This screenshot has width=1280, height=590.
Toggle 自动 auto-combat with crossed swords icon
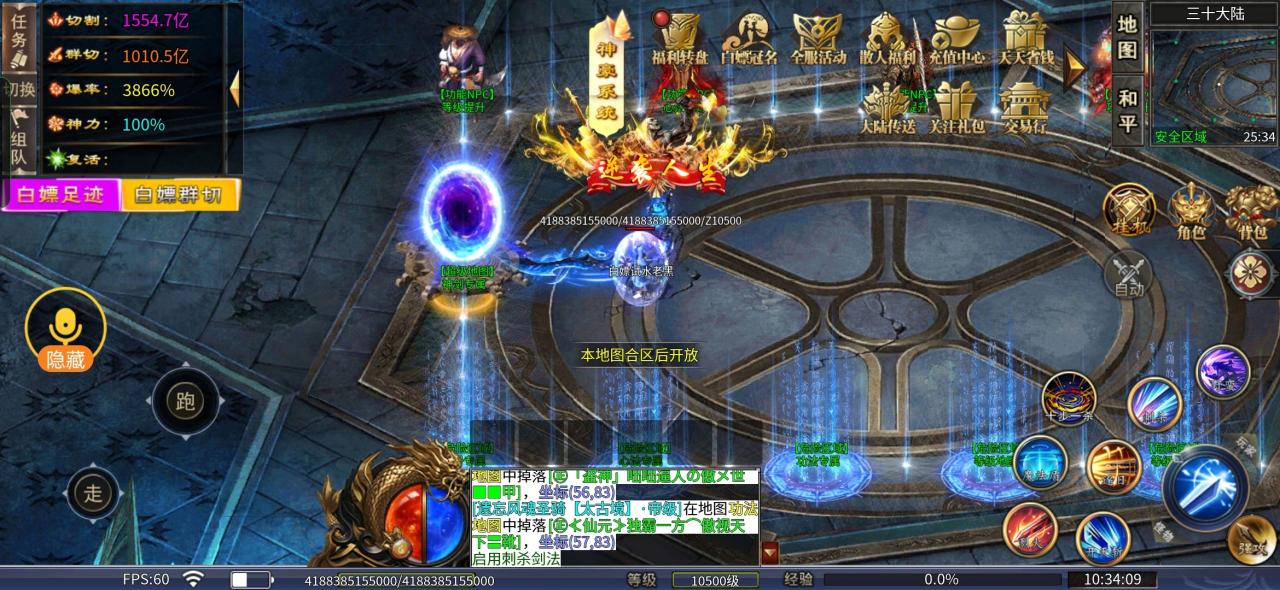point(1129,275)
